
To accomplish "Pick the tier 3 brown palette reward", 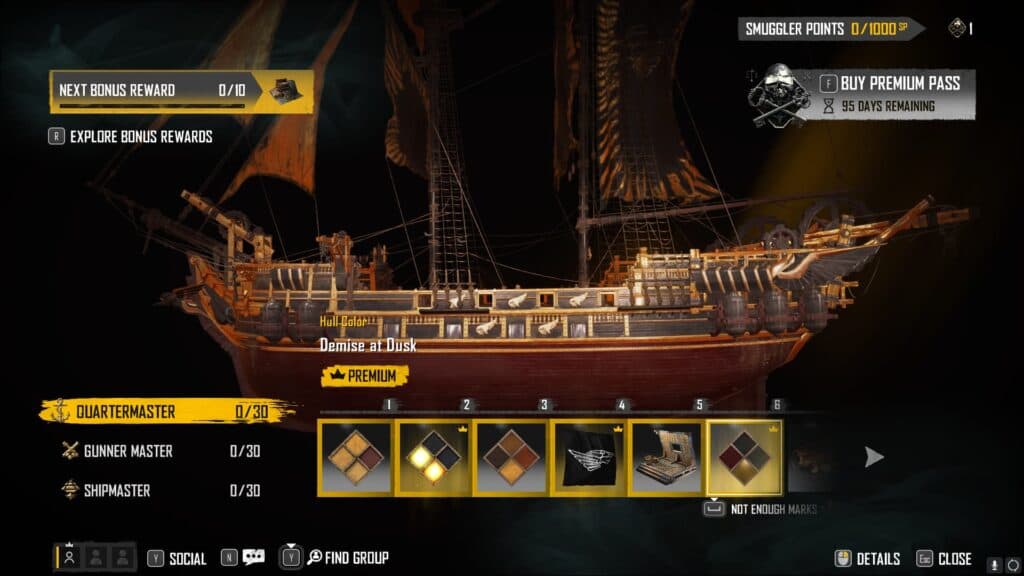I will pyautogui.click(x=511, y=457).
